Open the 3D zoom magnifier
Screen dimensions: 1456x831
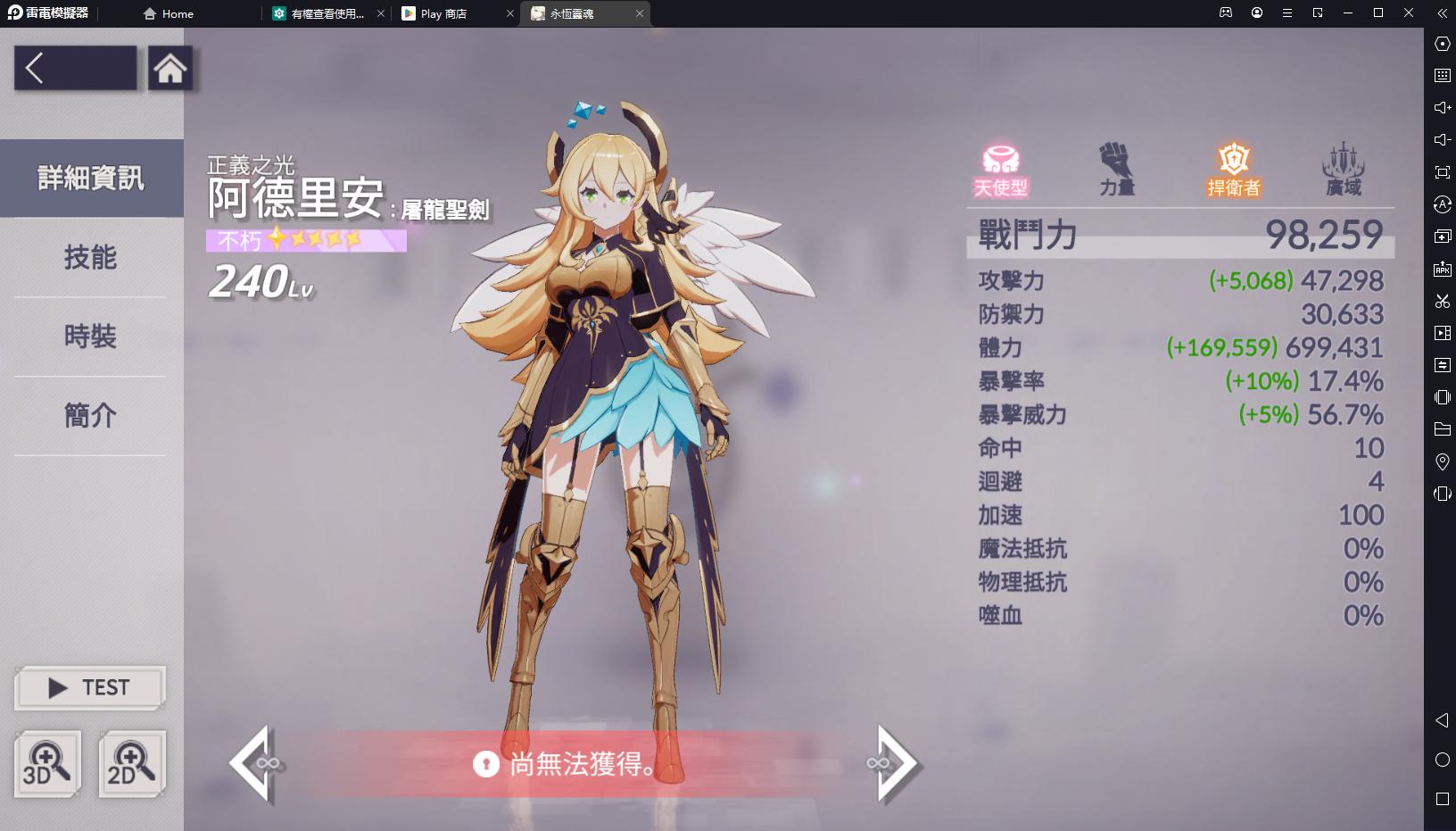tap(48, 764)
